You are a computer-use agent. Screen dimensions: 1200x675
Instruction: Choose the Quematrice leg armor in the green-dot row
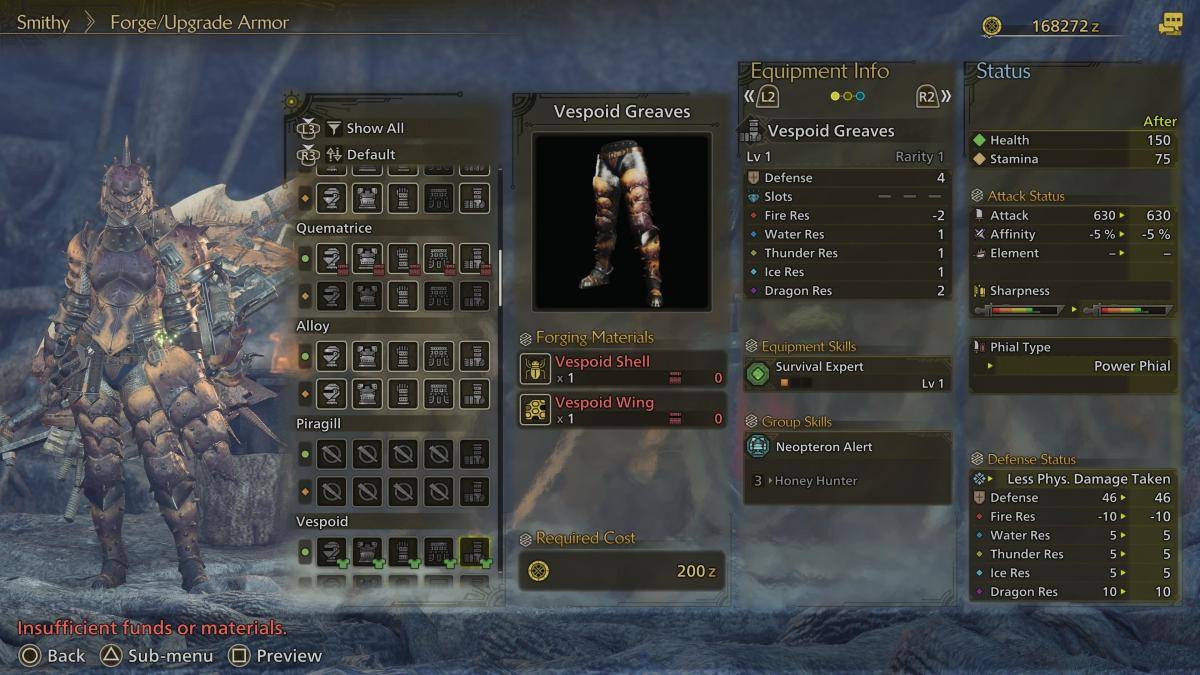click(x=474, y=258)
